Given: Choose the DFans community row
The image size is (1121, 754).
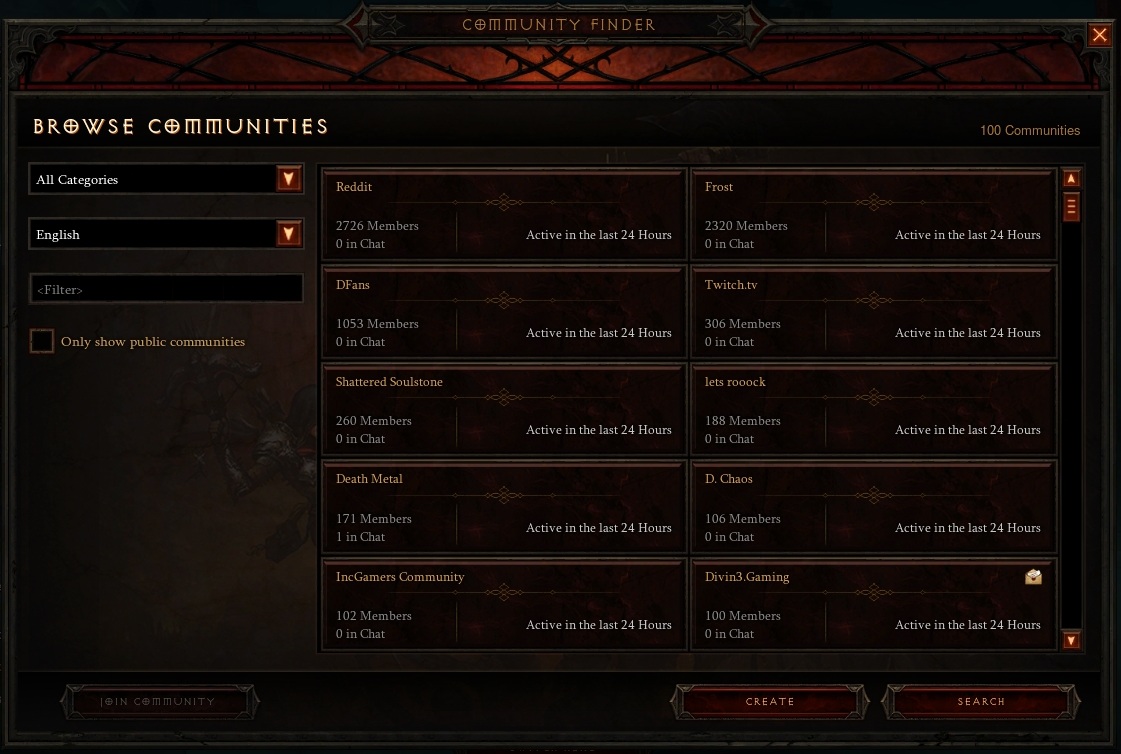Looking at the screenshot, I should click(503, 313).
